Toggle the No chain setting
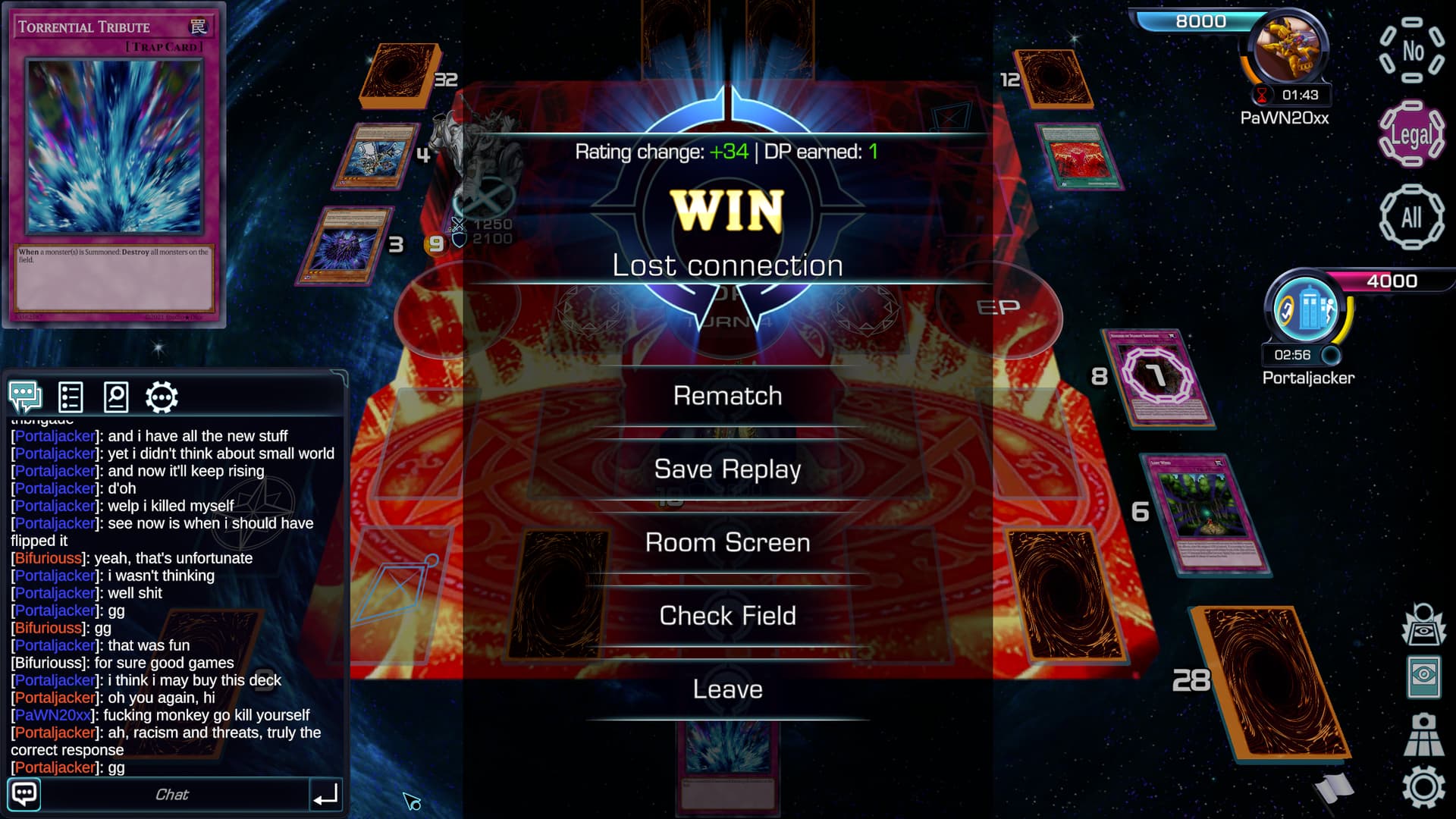 click(x=1411, y=51)
